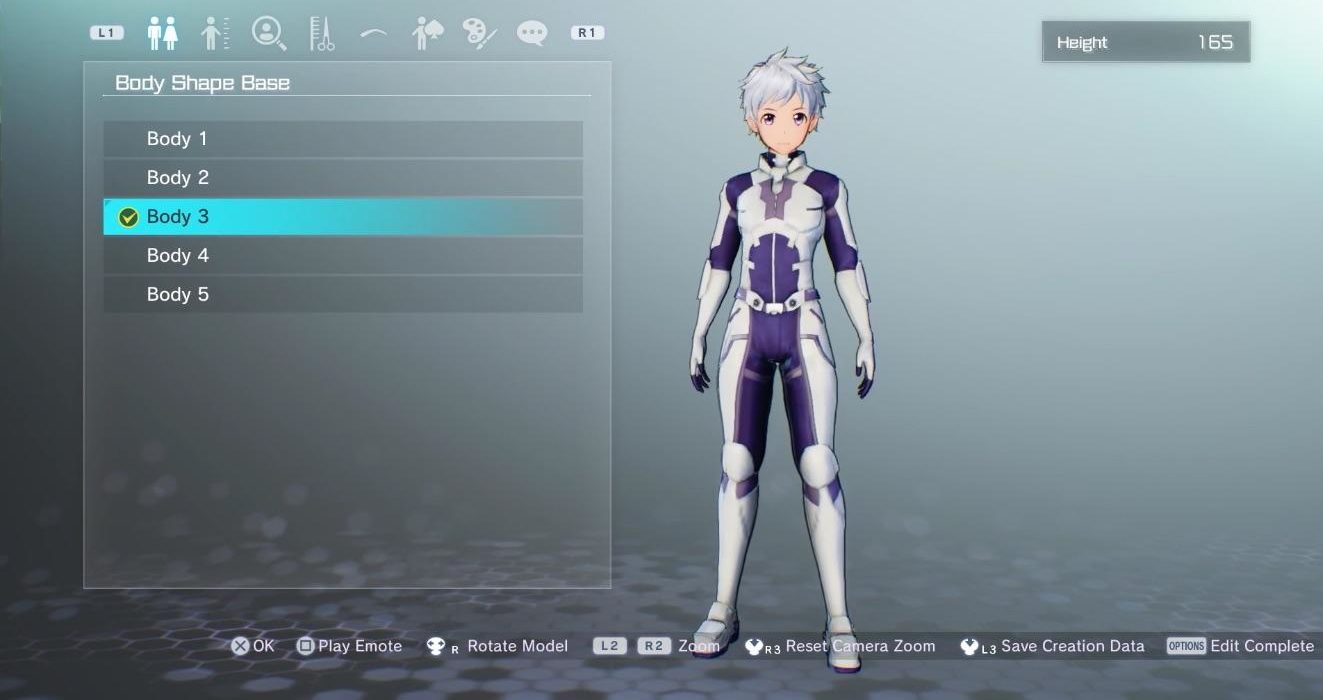Switch to the speech bubble tab

(532, 33)
